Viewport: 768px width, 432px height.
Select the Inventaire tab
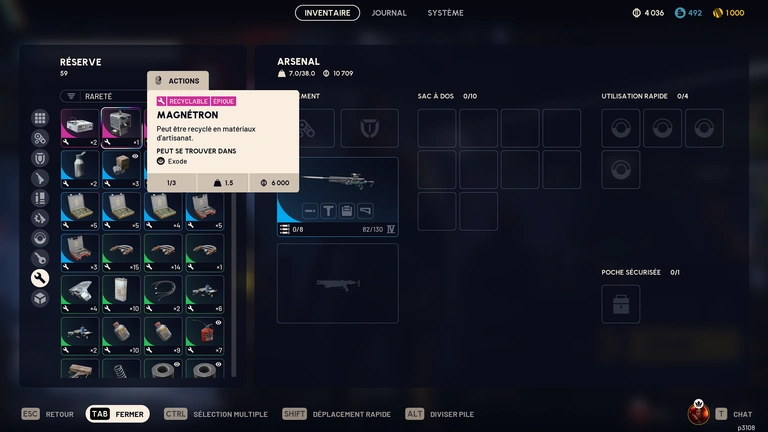(x=327, y=13)
